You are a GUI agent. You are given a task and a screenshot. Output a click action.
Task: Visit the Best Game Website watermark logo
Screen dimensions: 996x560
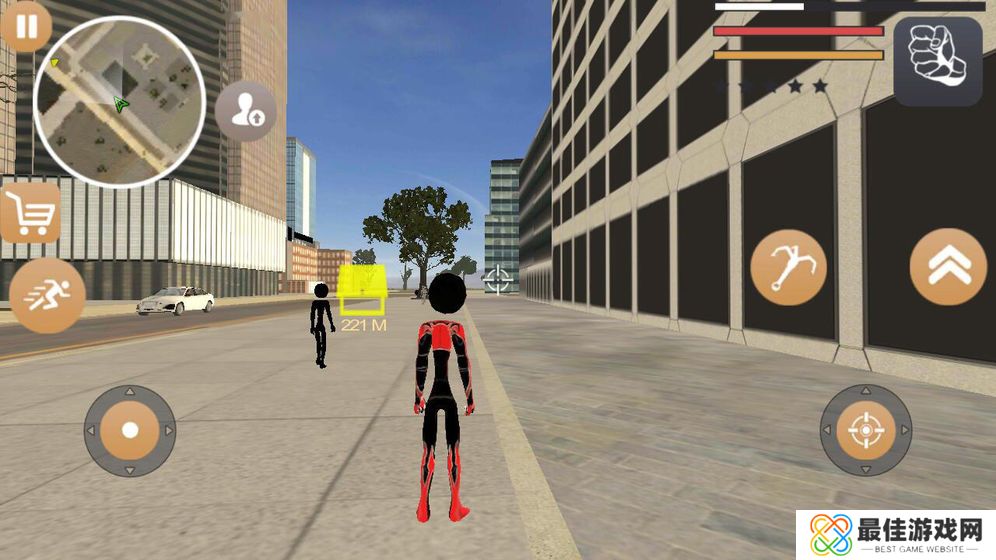pos(894,534)
